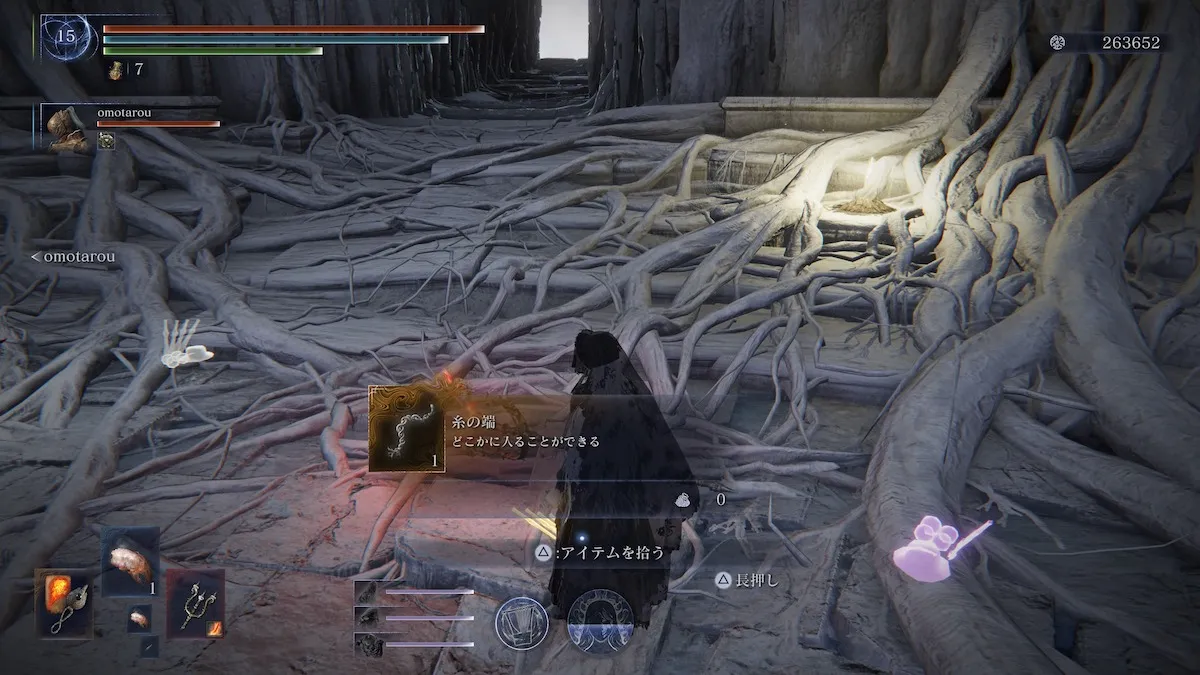
Task: Select the right-hand trident weapon slot
Action: [195, 603]
